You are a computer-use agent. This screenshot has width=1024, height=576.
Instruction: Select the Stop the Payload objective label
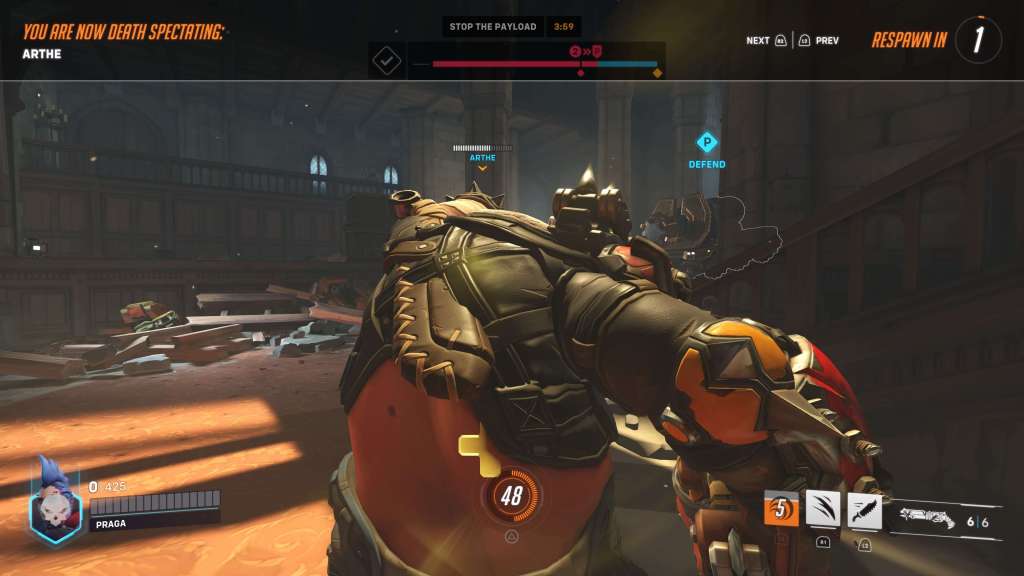click(x=492, y=27)
